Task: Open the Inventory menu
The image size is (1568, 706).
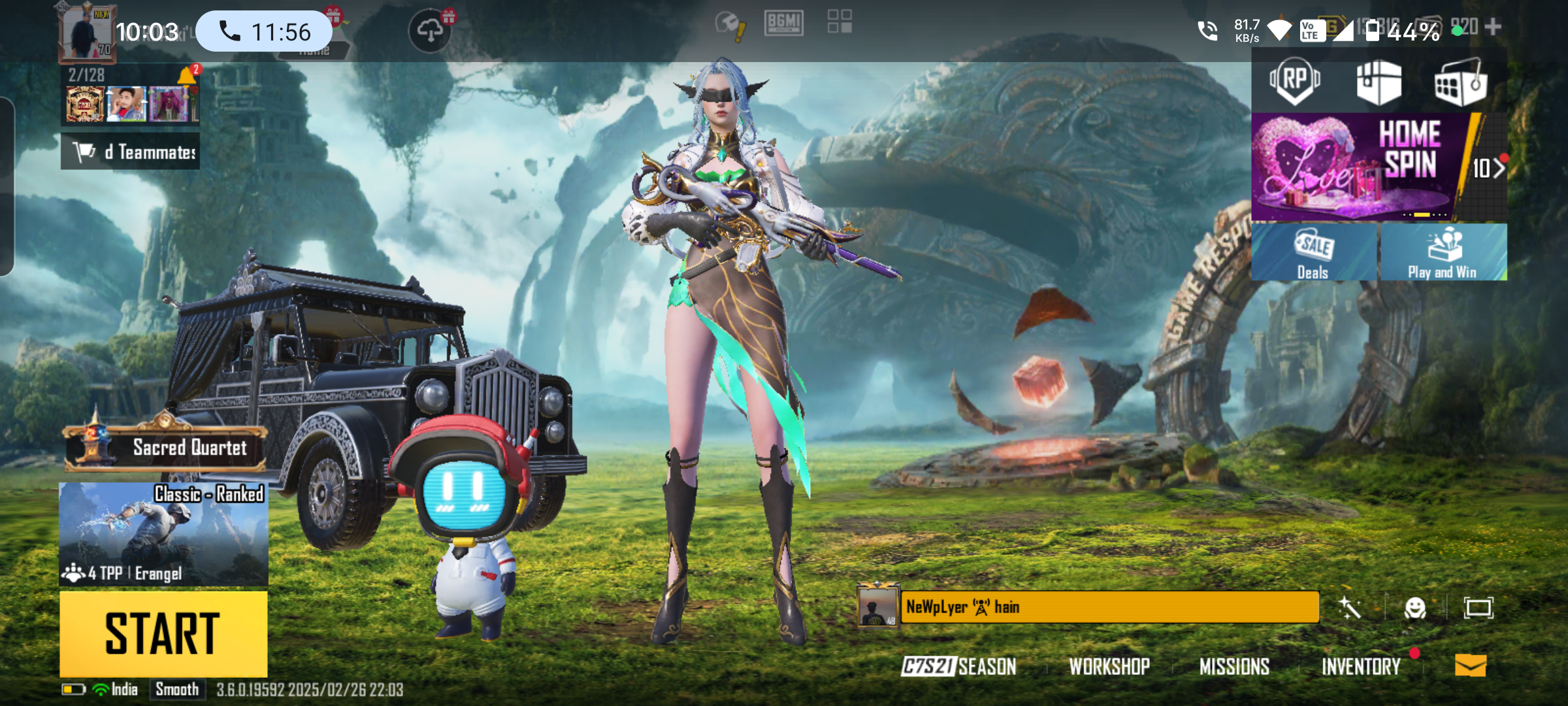Action: (1361, 666)
